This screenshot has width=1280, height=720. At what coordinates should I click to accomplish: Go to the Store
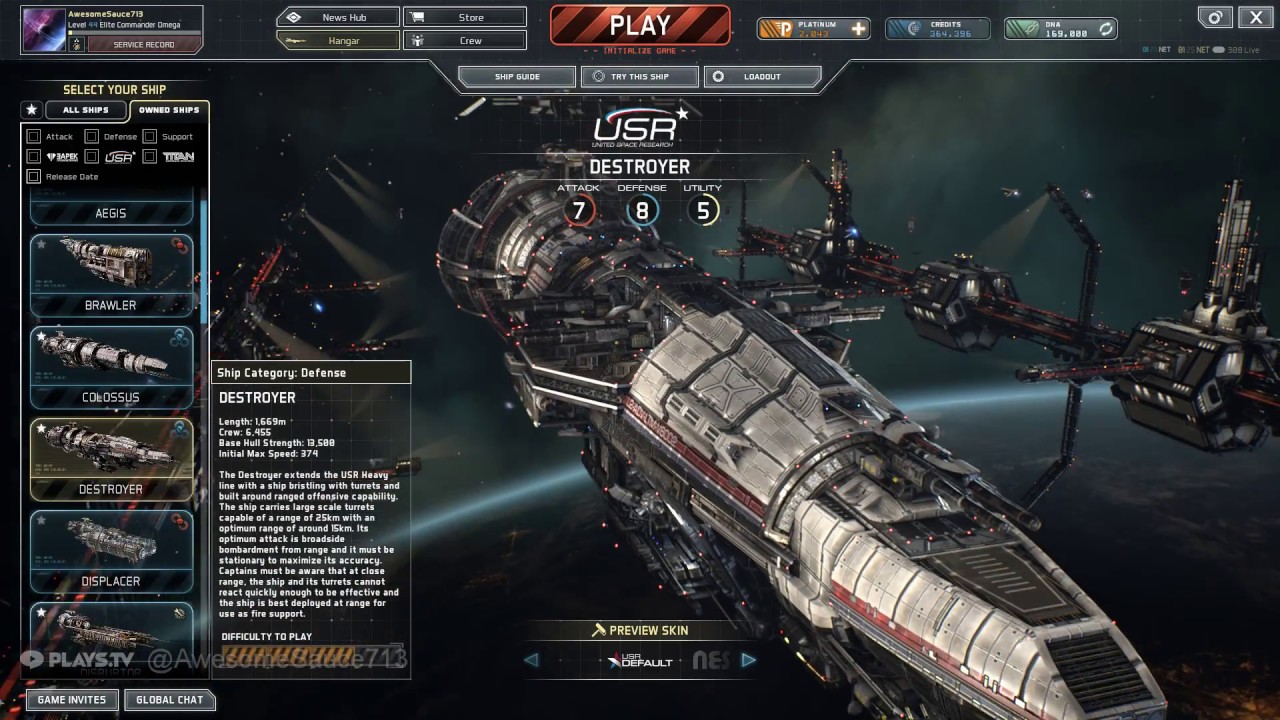tap(465, 17)
